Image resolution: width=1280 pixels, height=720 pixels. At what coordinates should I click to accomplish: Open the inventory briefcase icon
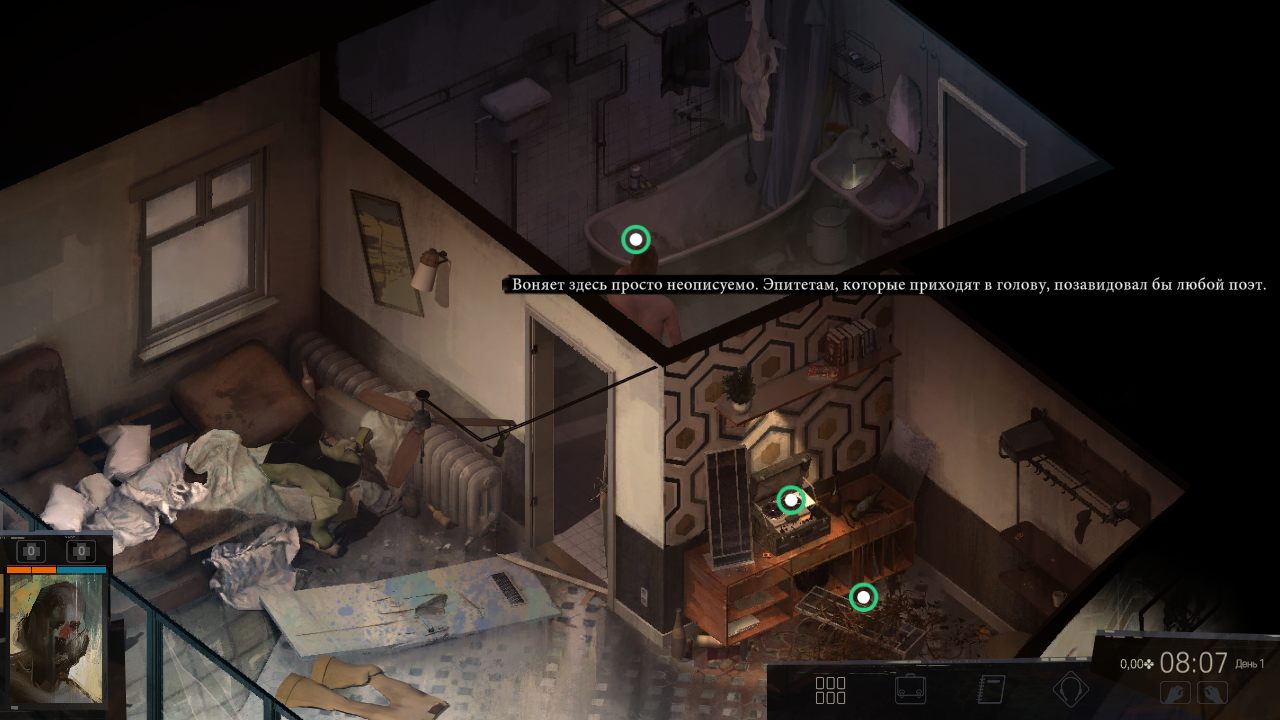[911, 689]
